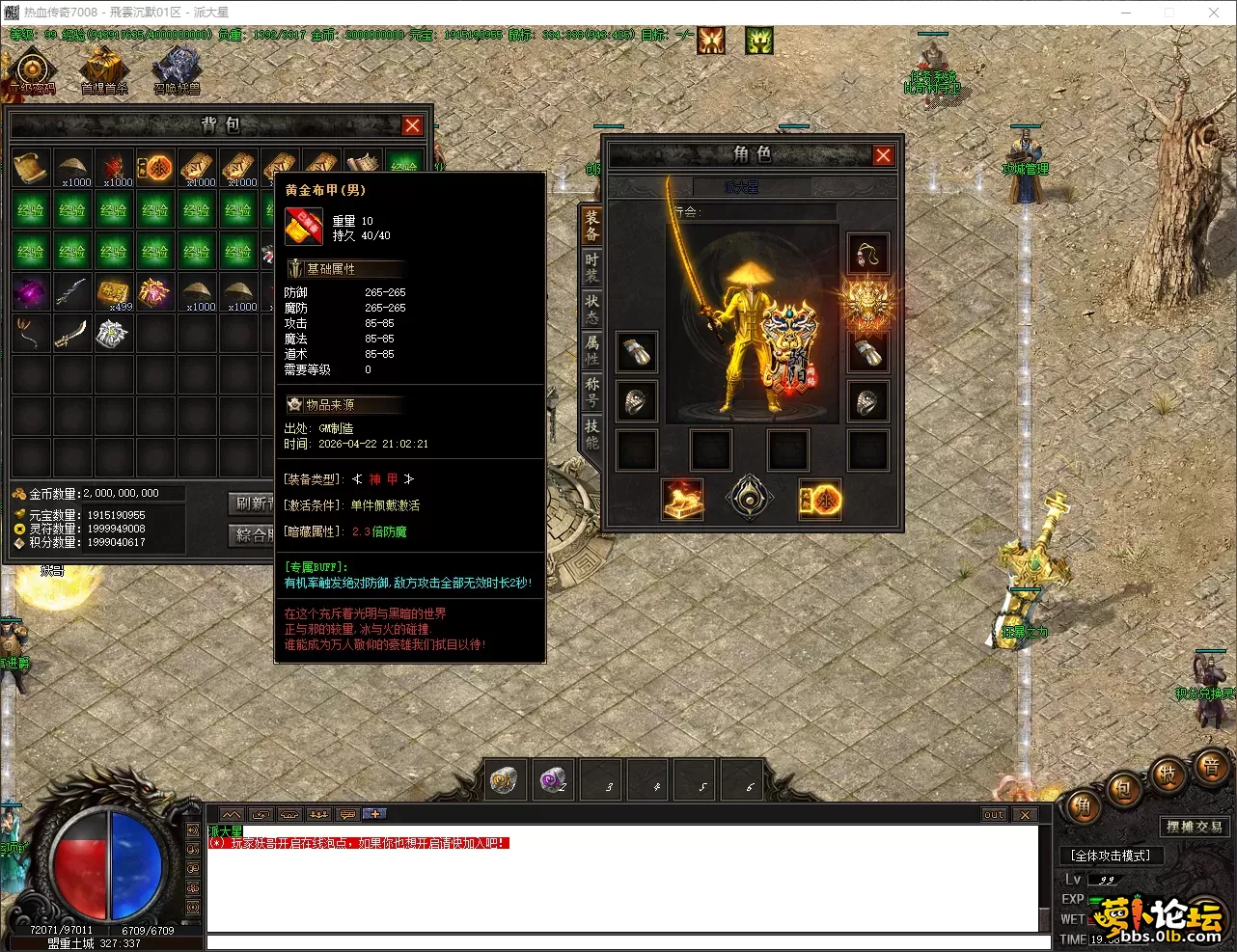The image size is (1237, 952).
Task: Open the 状态 status tab
Action: coord(591,310)
